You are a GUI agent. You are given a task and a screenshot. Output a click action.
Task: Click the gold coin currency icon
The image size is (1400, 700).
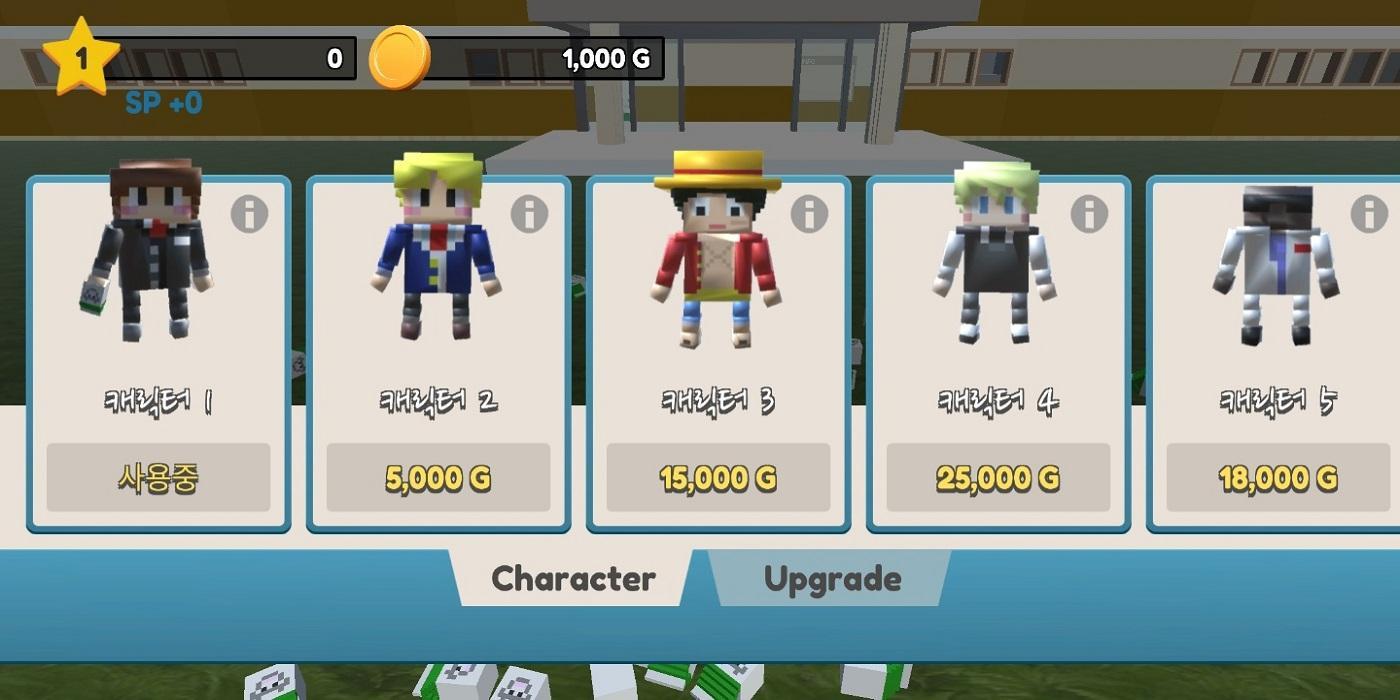click(x=400, y=58)
